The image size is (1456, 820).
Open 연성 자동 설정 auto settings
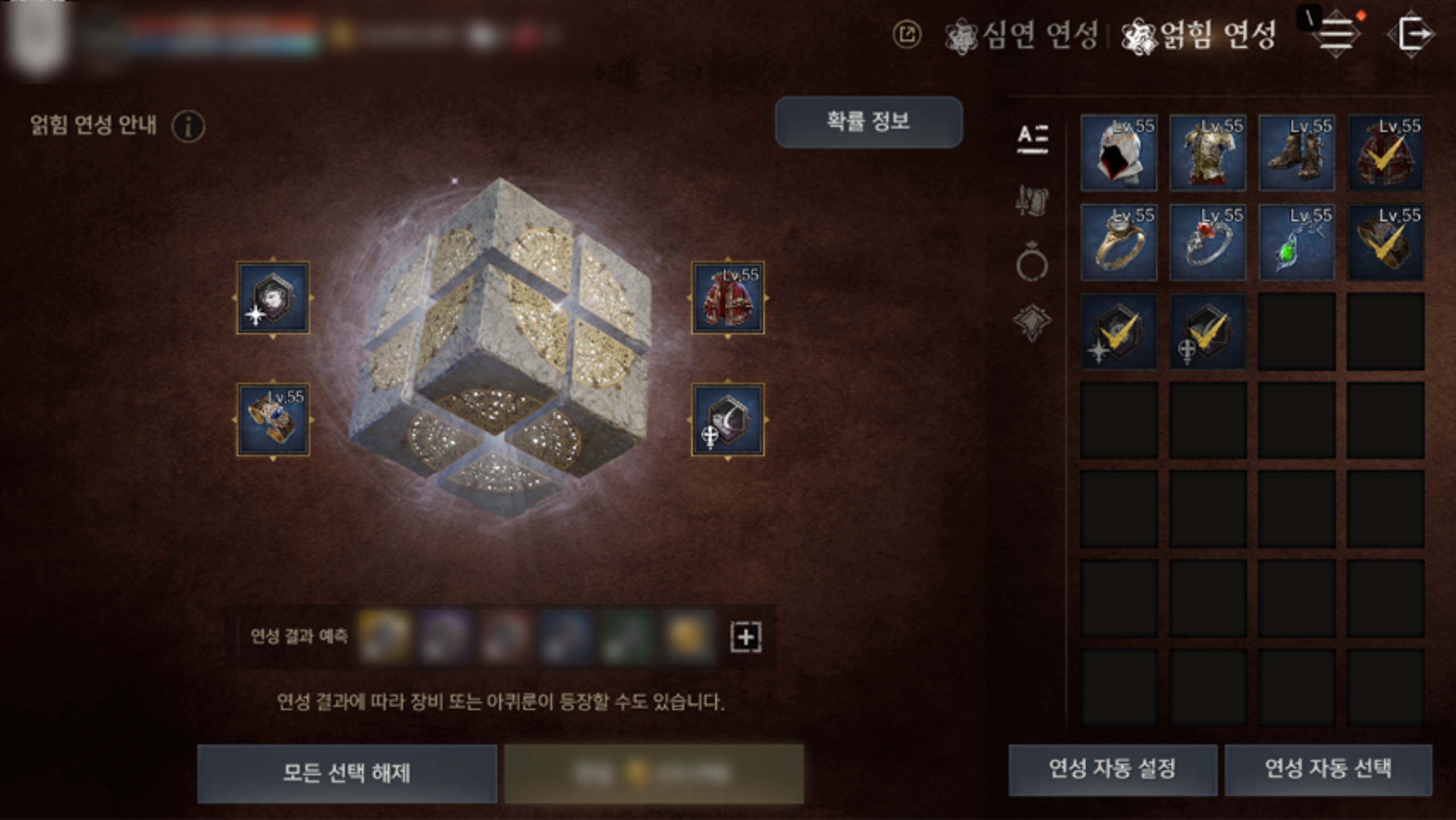tap(1112, 769)
